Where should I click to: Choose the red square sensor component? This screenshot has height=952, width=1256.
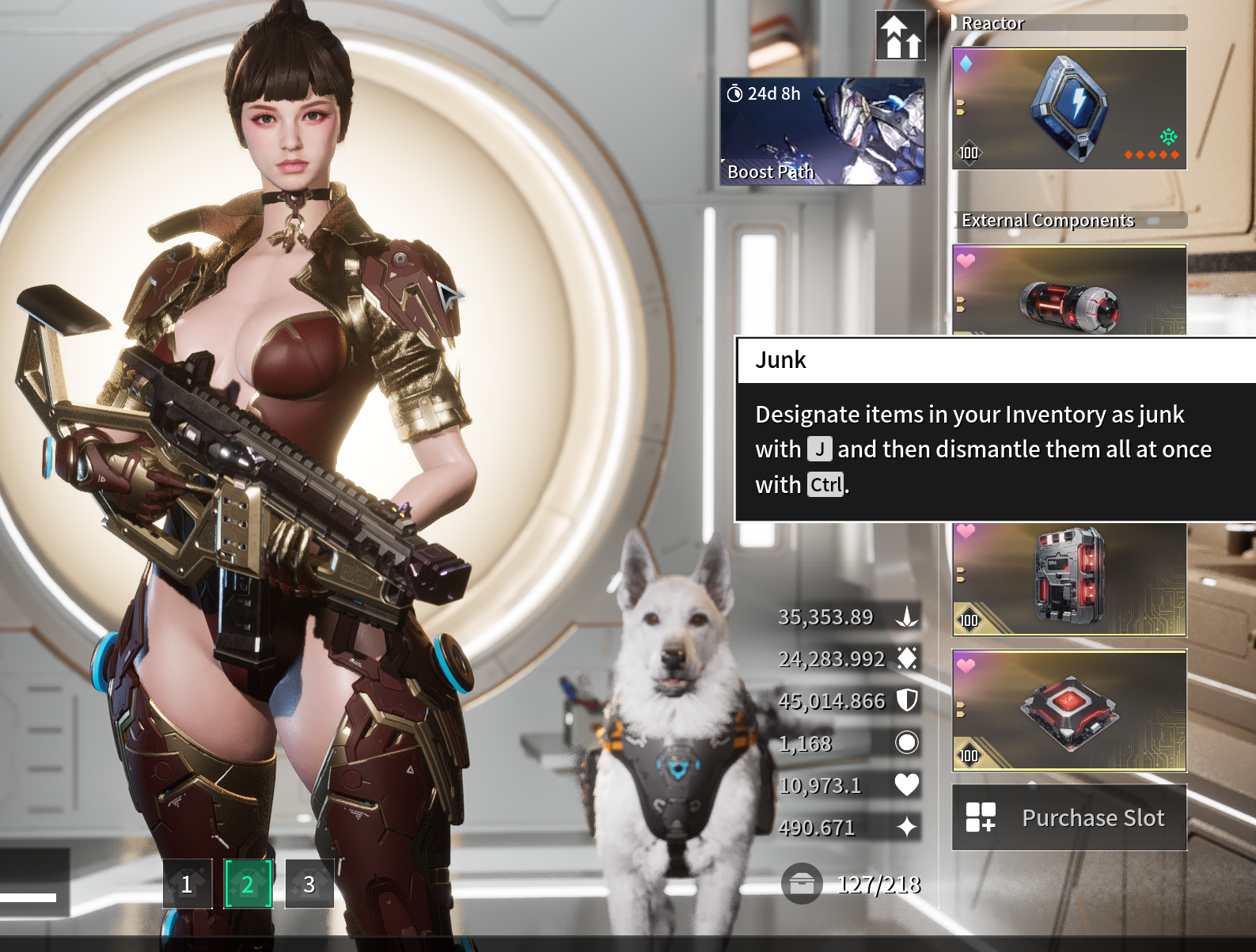[1068, 710]
